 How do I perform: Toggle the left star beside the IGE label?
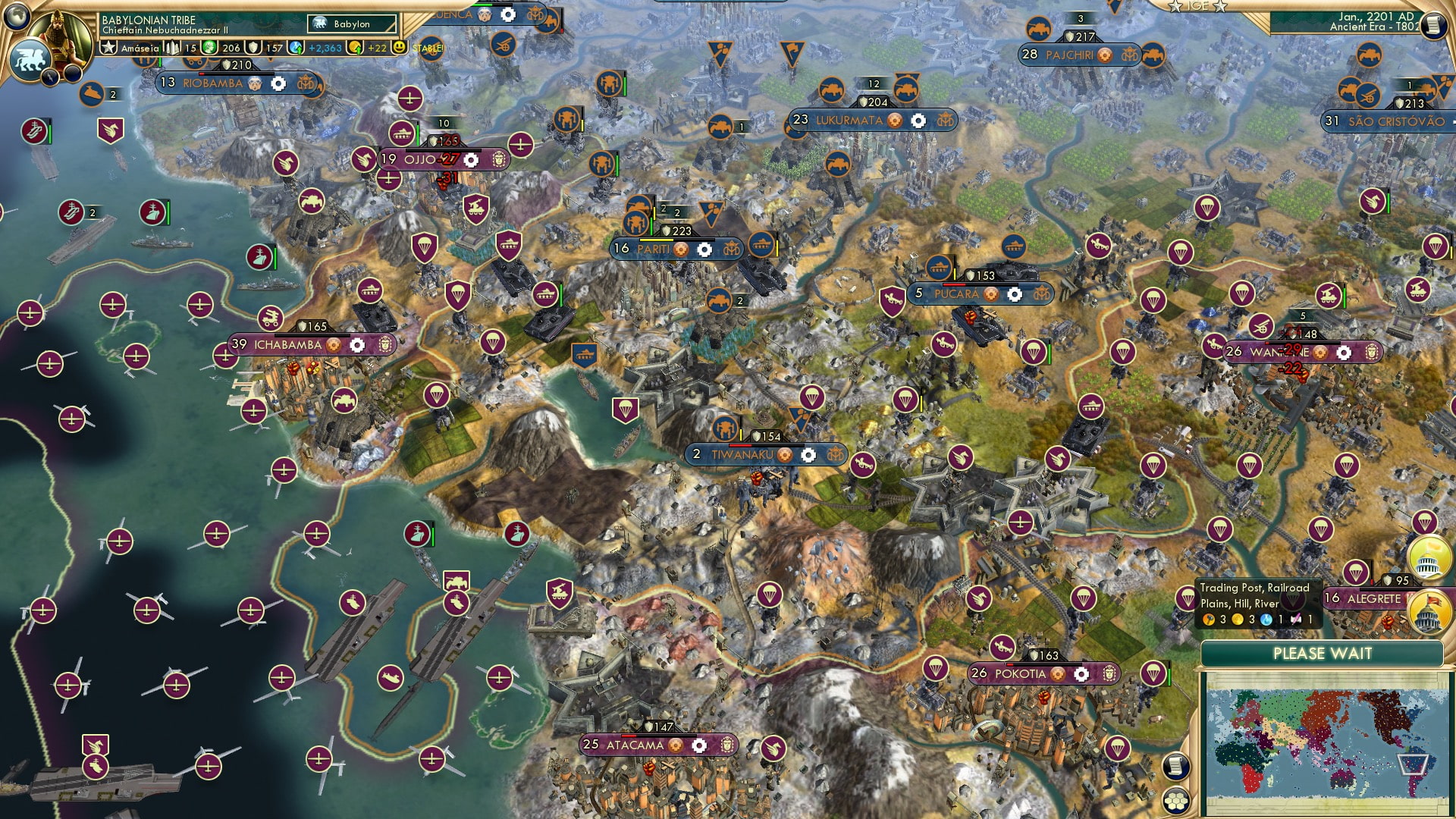coord(1175,6)
